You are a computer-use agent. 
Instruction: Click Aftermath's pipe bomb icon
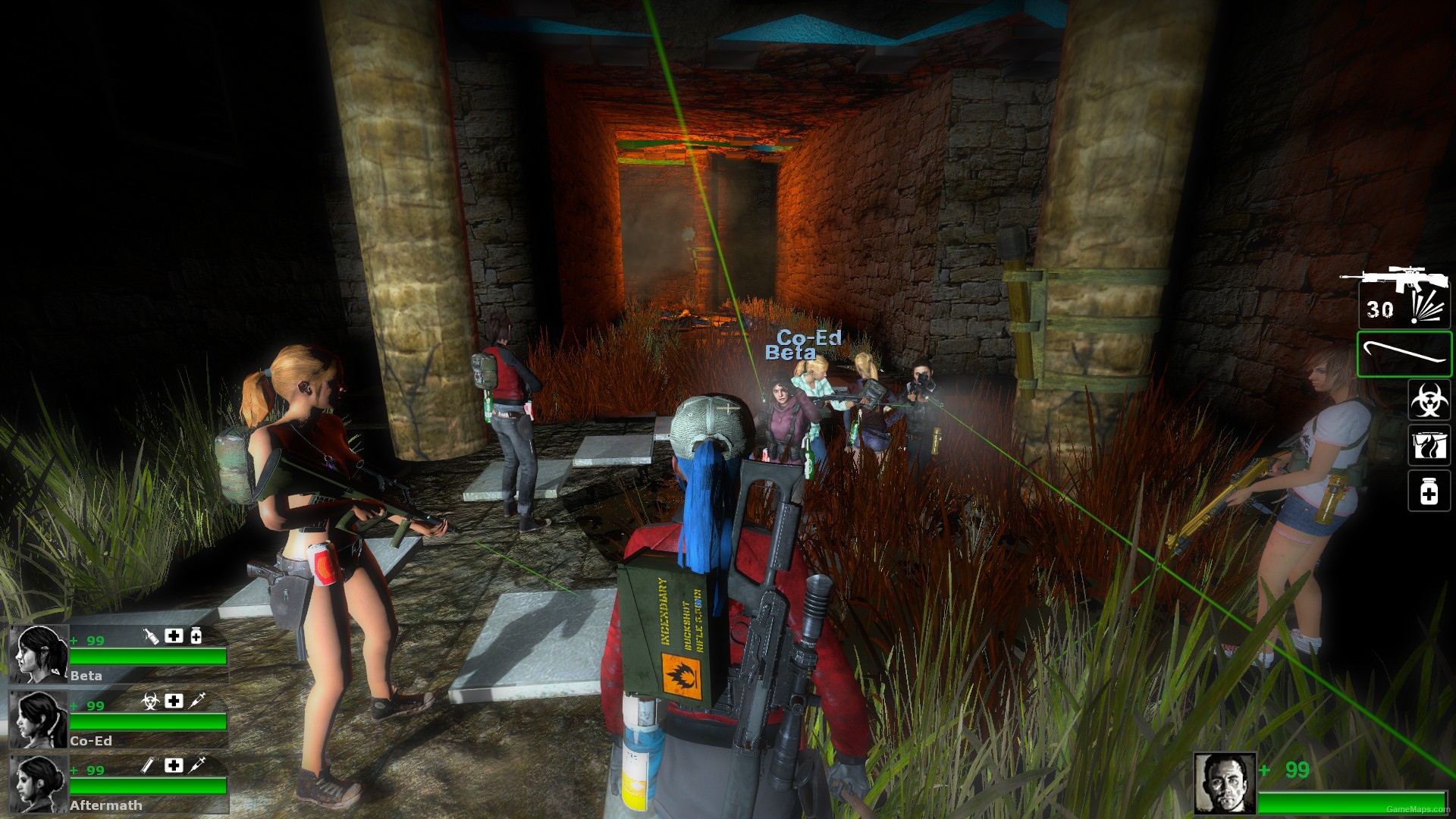(149, 765)
